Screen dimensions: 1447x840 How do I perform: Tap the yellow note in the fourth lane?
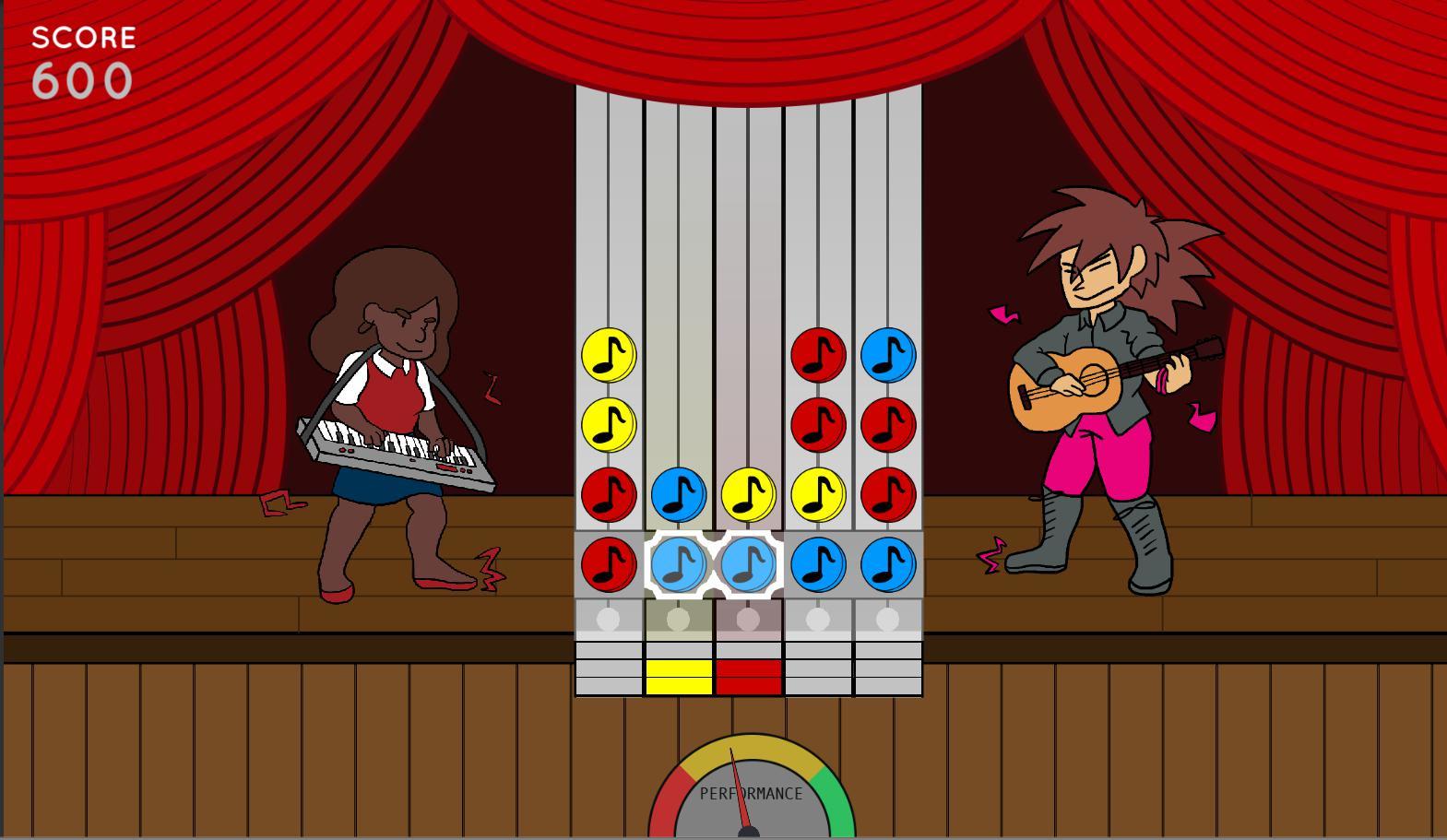(818, 494)
